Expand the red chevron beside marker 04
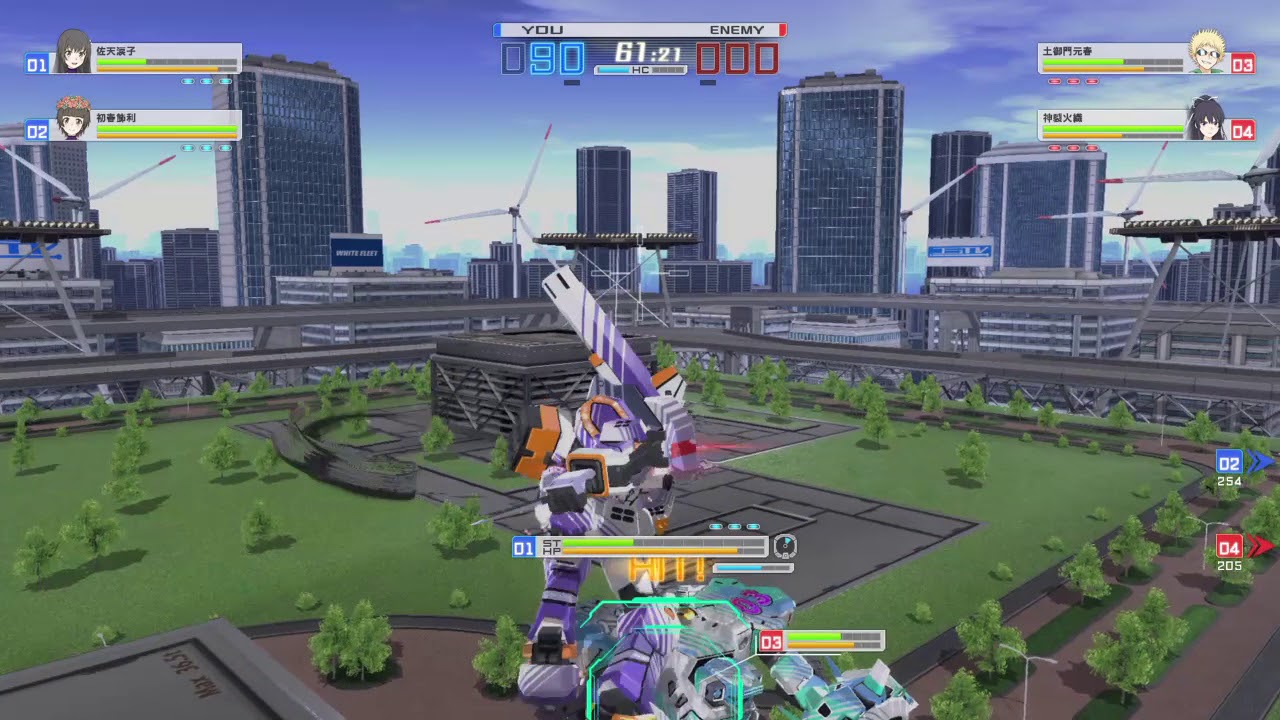This screenshot has width=1280, height=720. coord(1258,546)
